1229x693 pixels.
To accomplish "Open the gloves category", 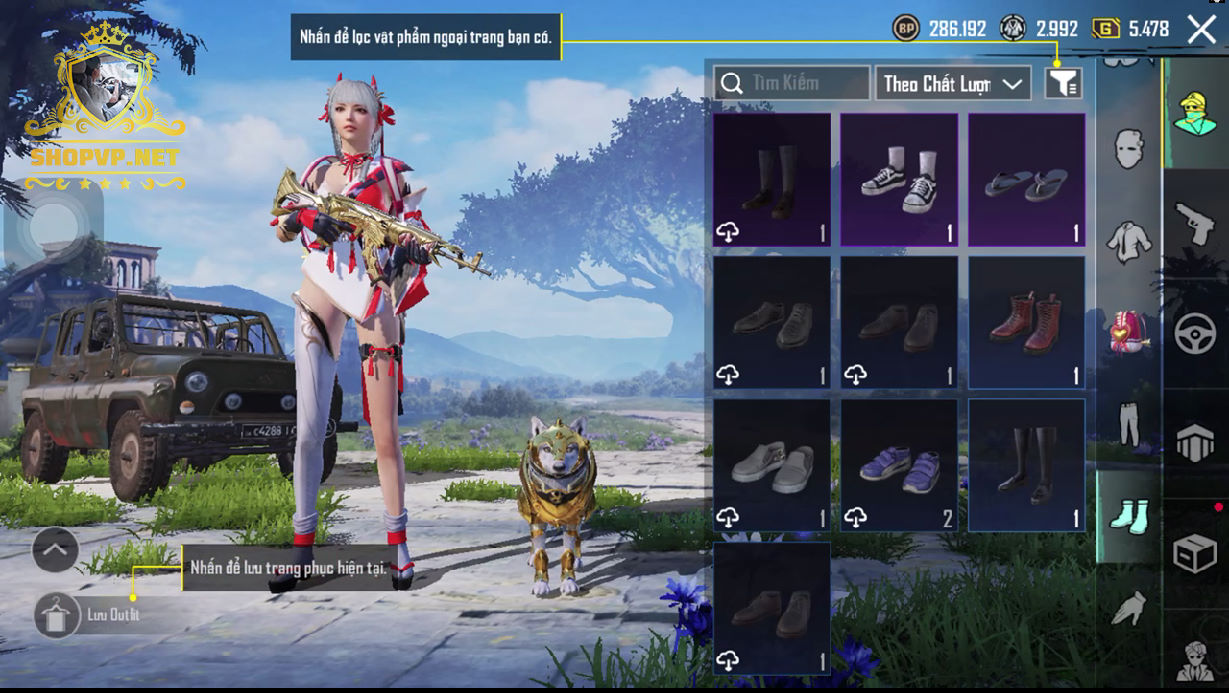I will [x=1129, y=606].
